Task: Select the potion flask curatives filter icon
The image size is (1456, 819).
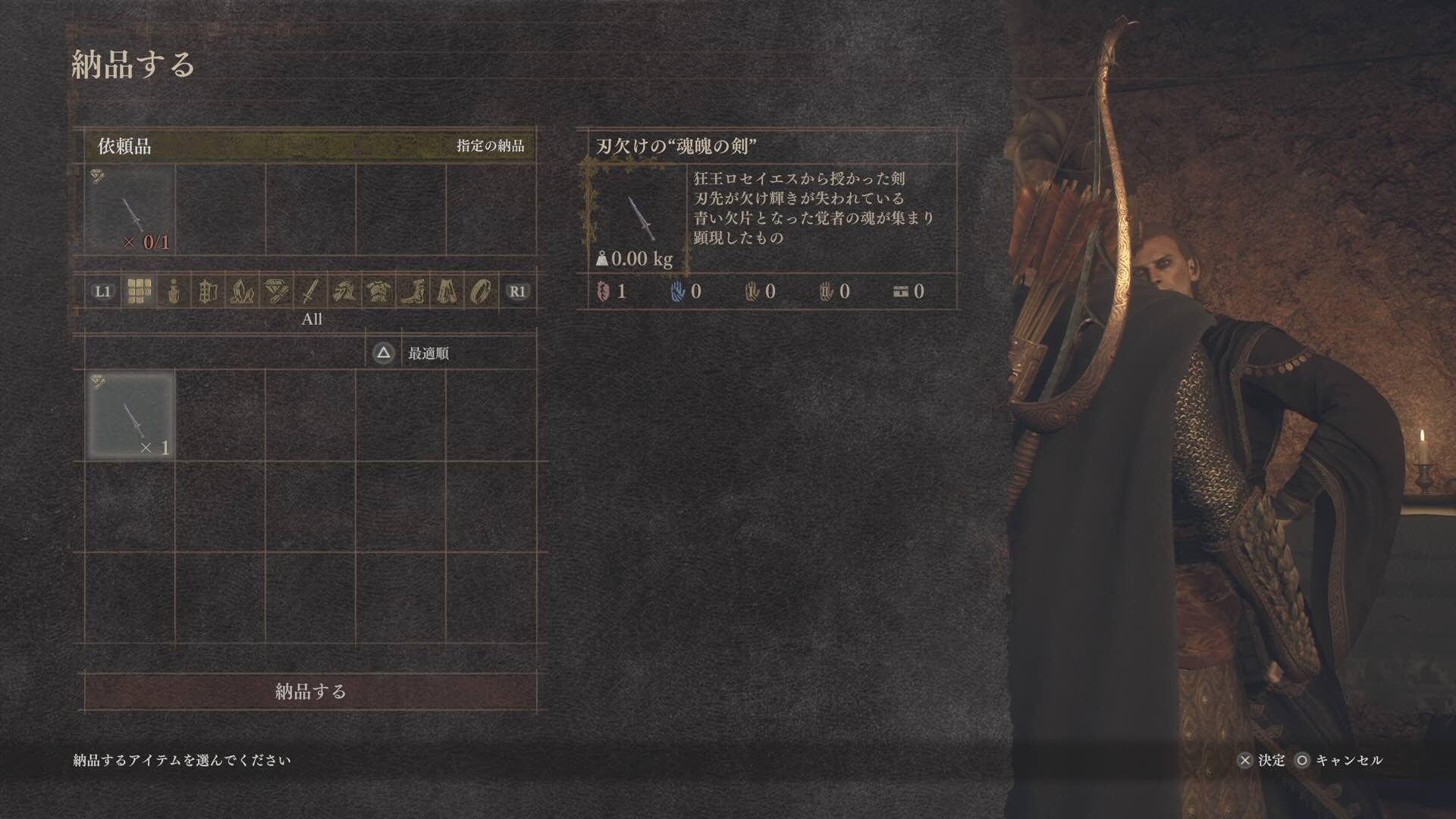Action: pyautogui.click(x=173, y=292)
